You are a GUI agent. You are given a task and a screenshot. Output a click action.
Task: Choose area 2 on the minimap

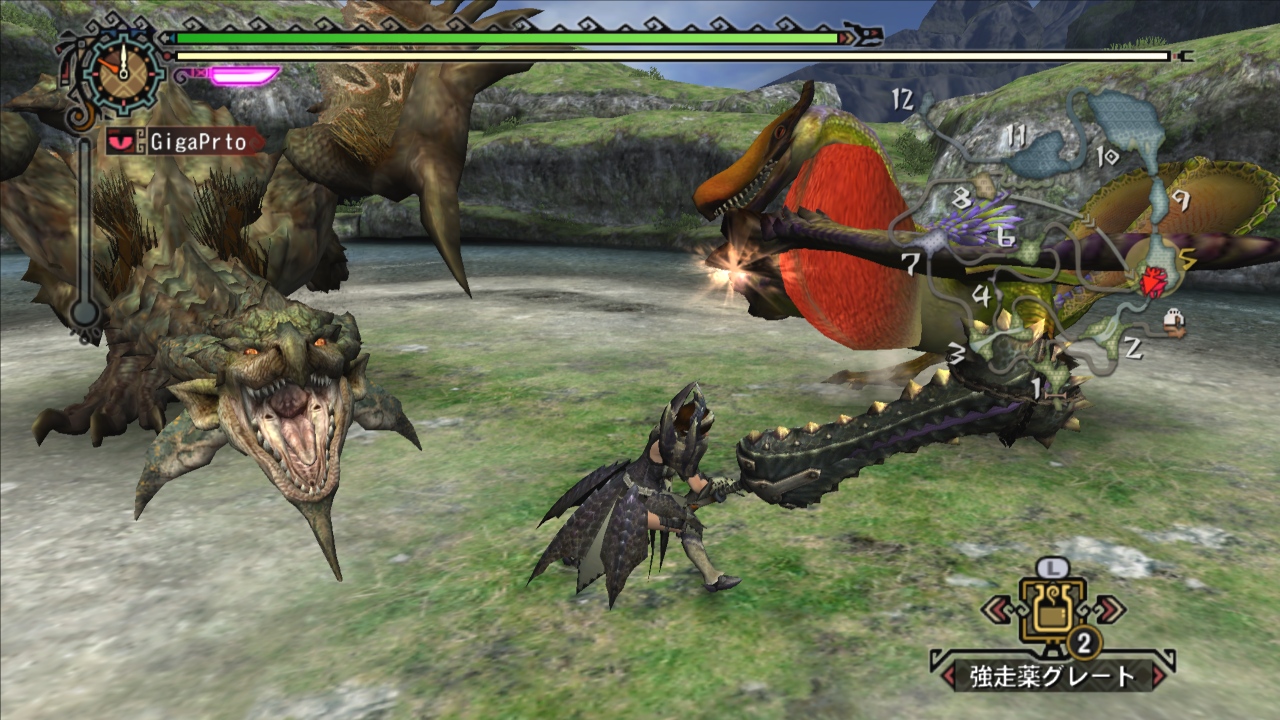(1132, 349)
